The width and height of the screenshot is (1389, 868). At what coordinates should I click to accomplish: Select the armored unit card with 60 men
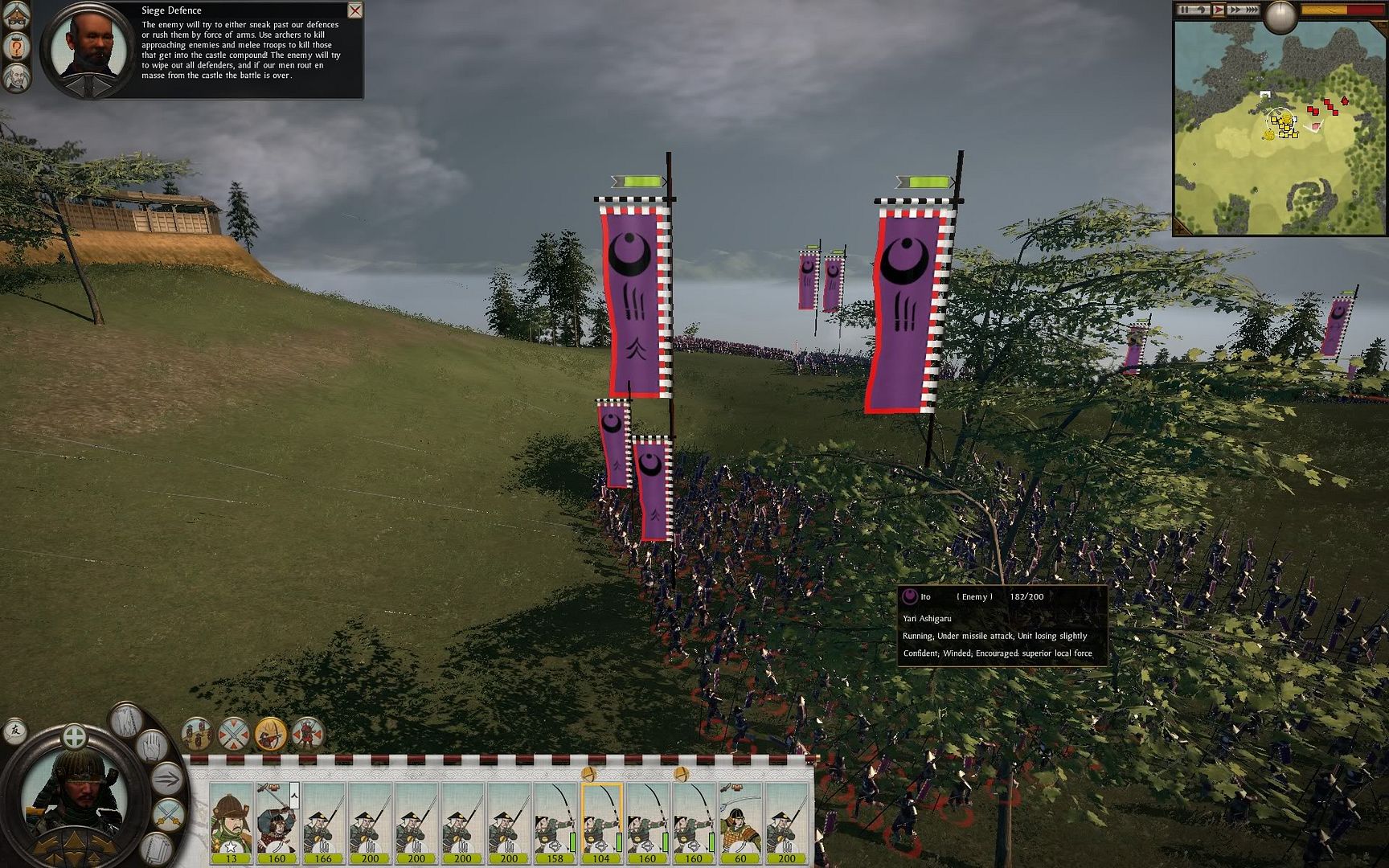pyautogui.click(x=740, y=821)
